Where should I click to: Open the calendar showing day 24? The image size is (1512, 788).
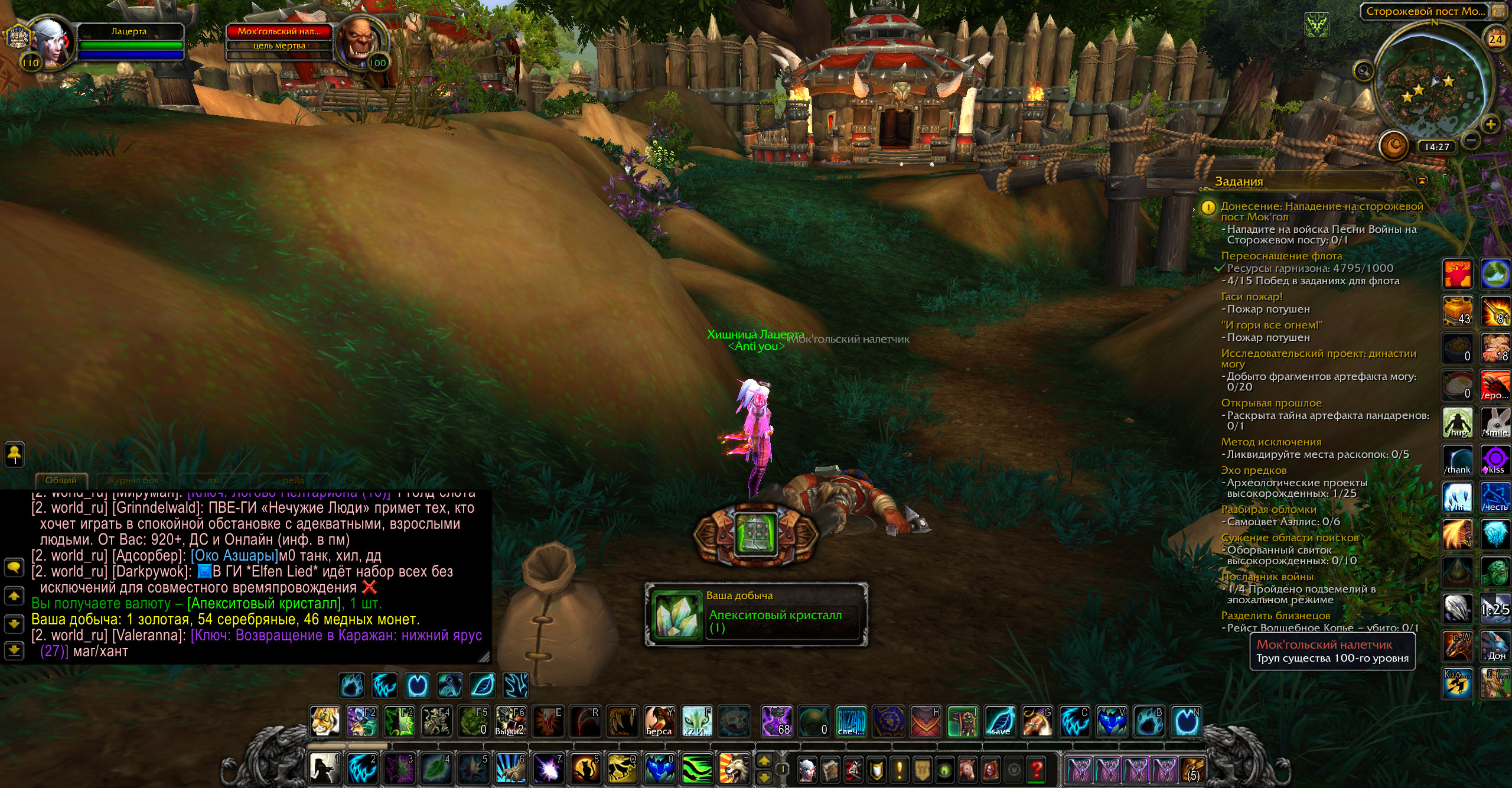coord(1496,40)
